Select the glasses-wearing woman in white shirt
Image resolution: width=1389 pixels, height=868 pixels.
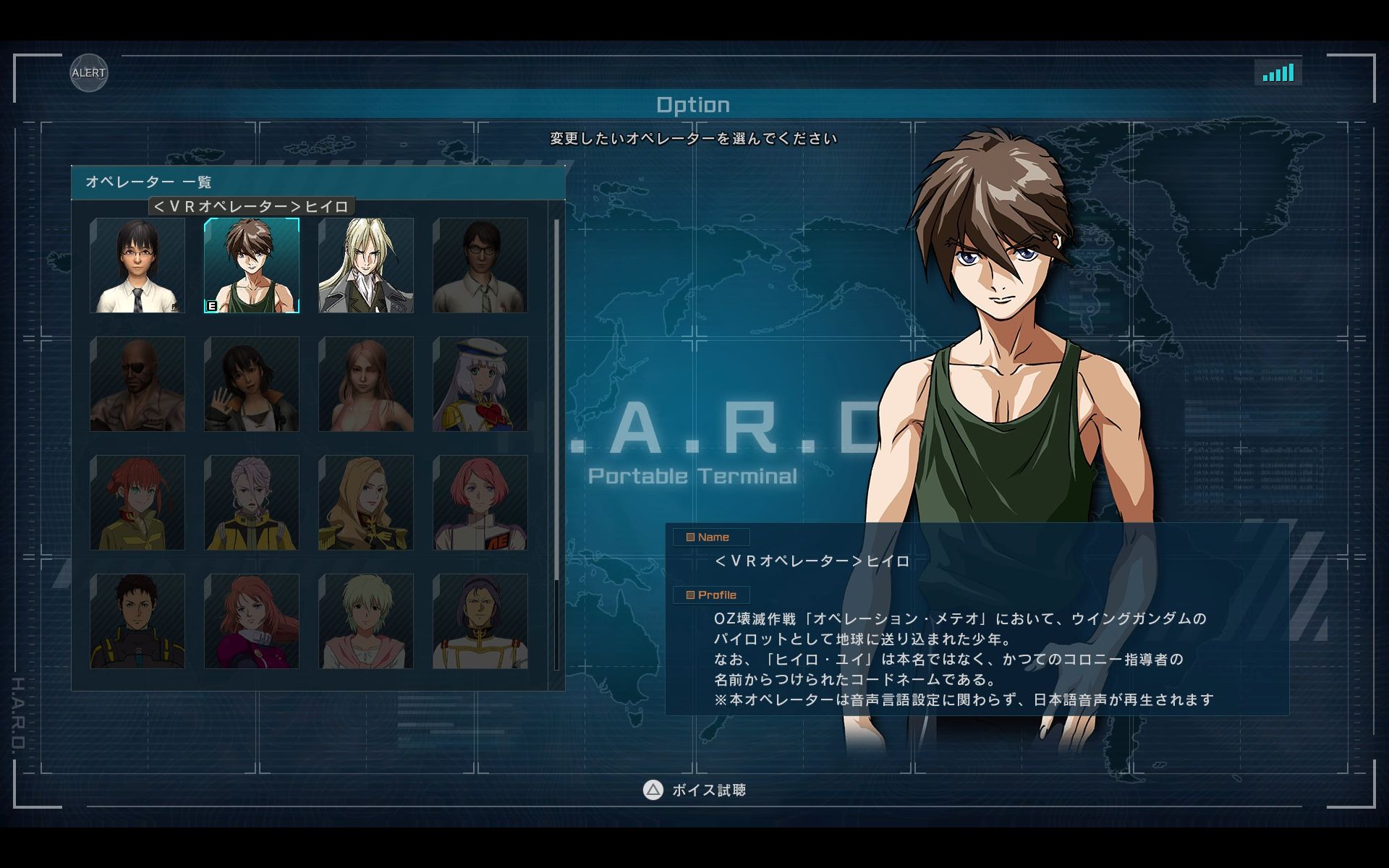[x=137, y=265]
